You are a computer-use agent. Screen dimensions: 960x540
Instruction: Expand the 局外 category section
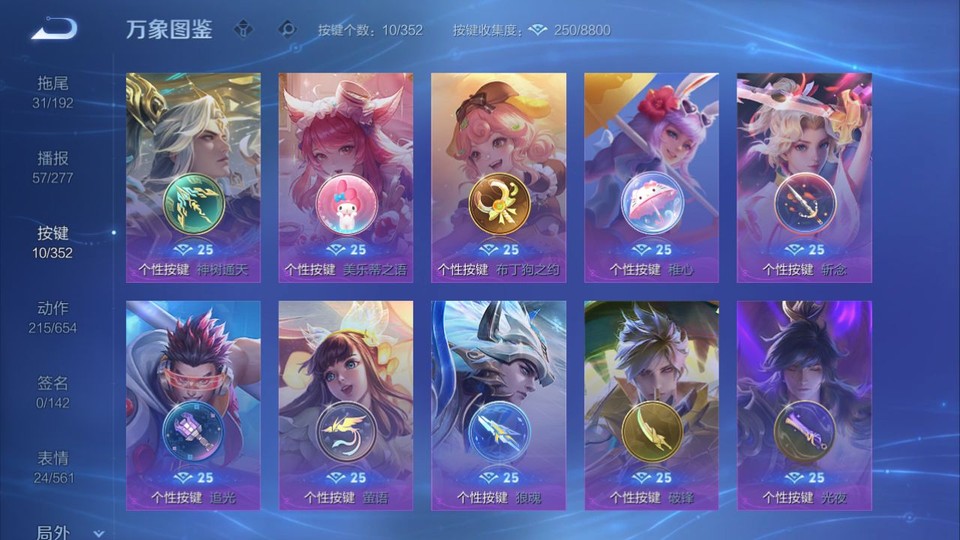pyautogui.click(x=60, y=532)
